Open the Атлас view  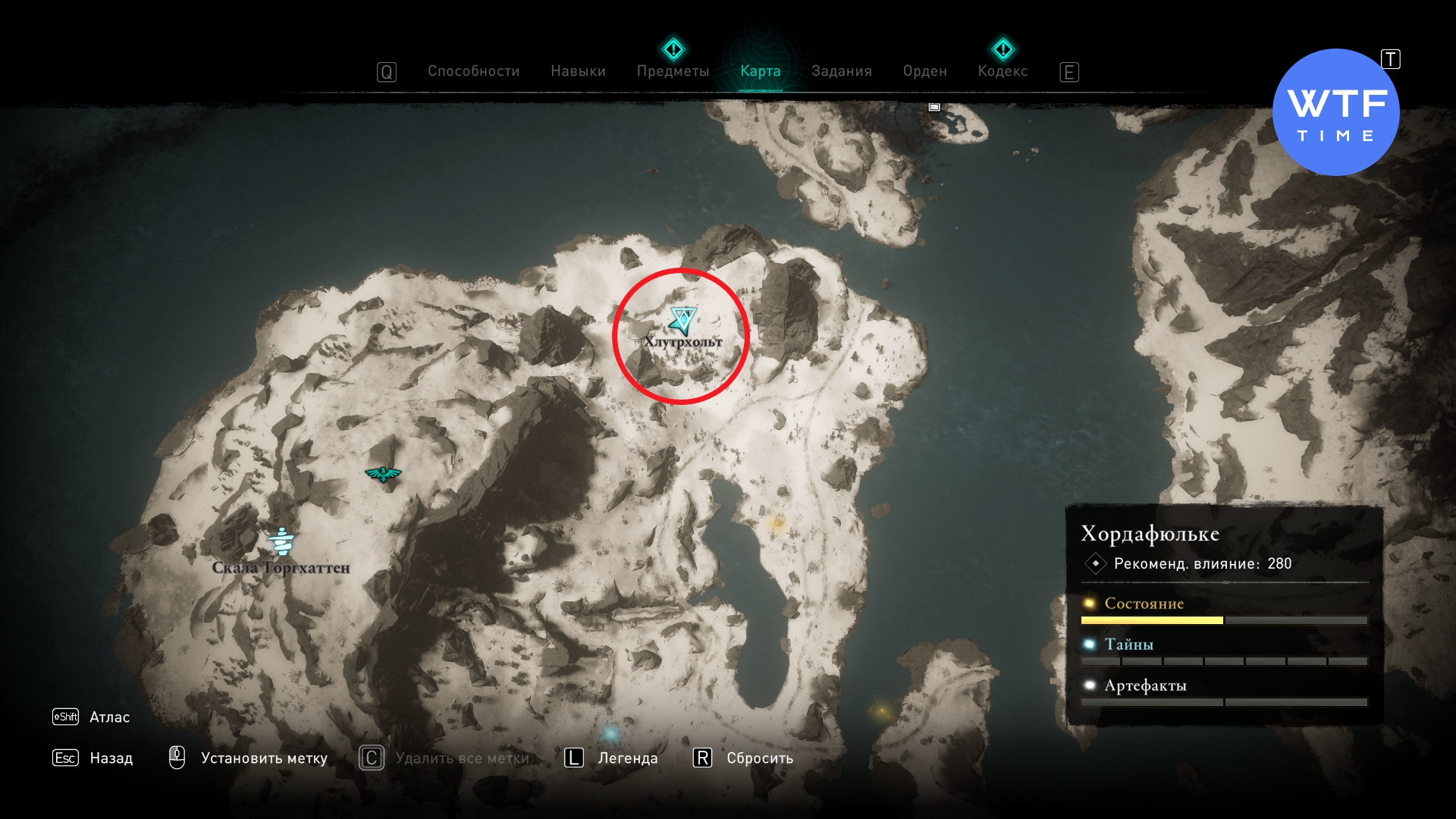(109, 717)
